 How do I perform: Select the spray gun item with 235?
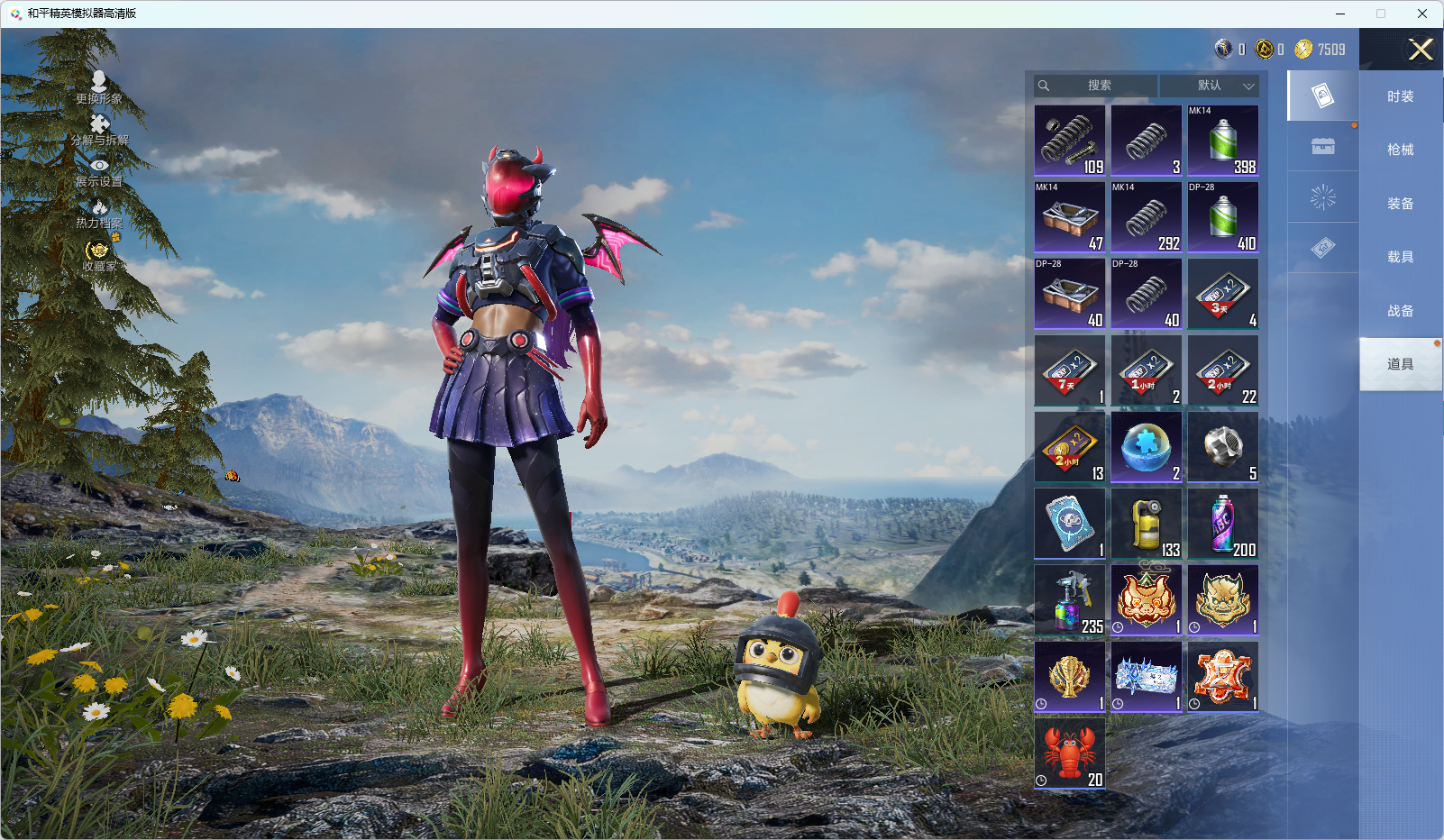1070,600
